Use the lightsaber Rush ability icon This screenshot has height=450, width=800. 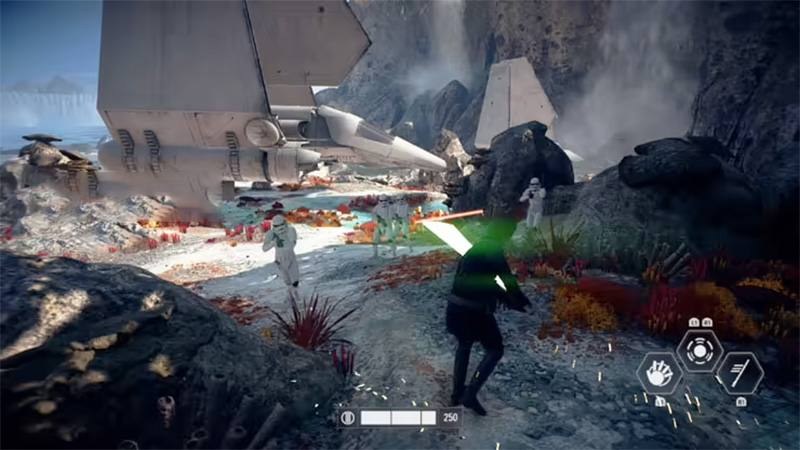click(740, 373)
